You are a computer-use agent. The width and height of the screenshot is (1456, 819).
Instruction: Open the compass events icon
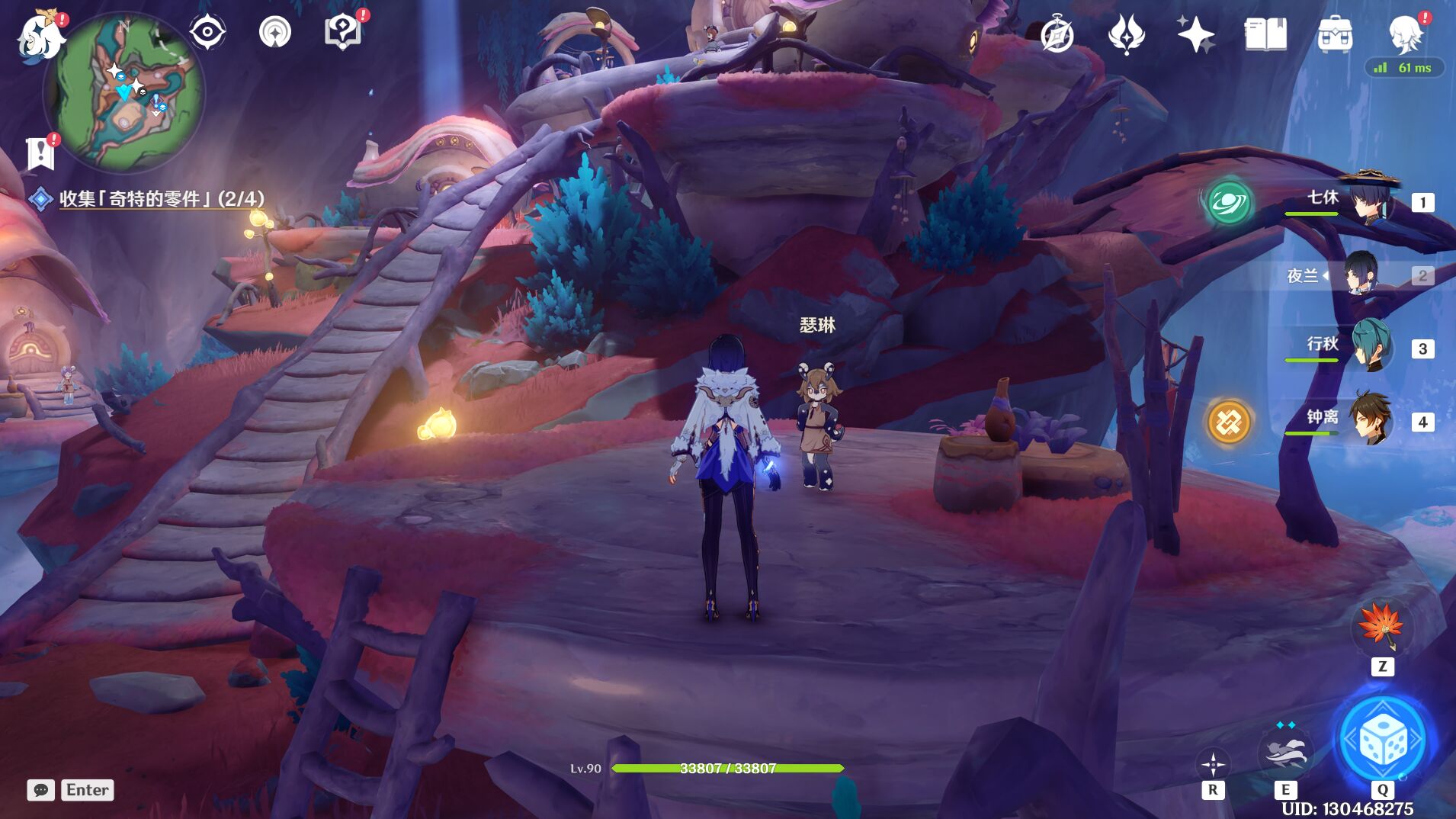click(x=1057, y=34)
